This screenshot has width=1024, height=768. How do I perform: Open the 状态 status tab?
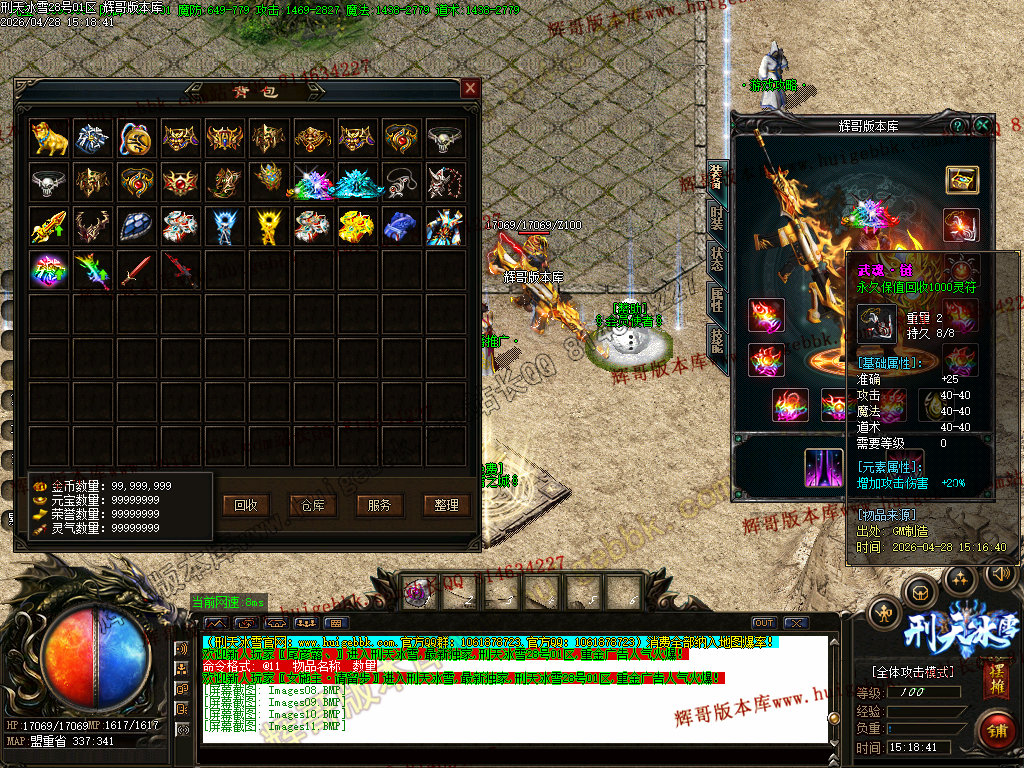point(717,257)
